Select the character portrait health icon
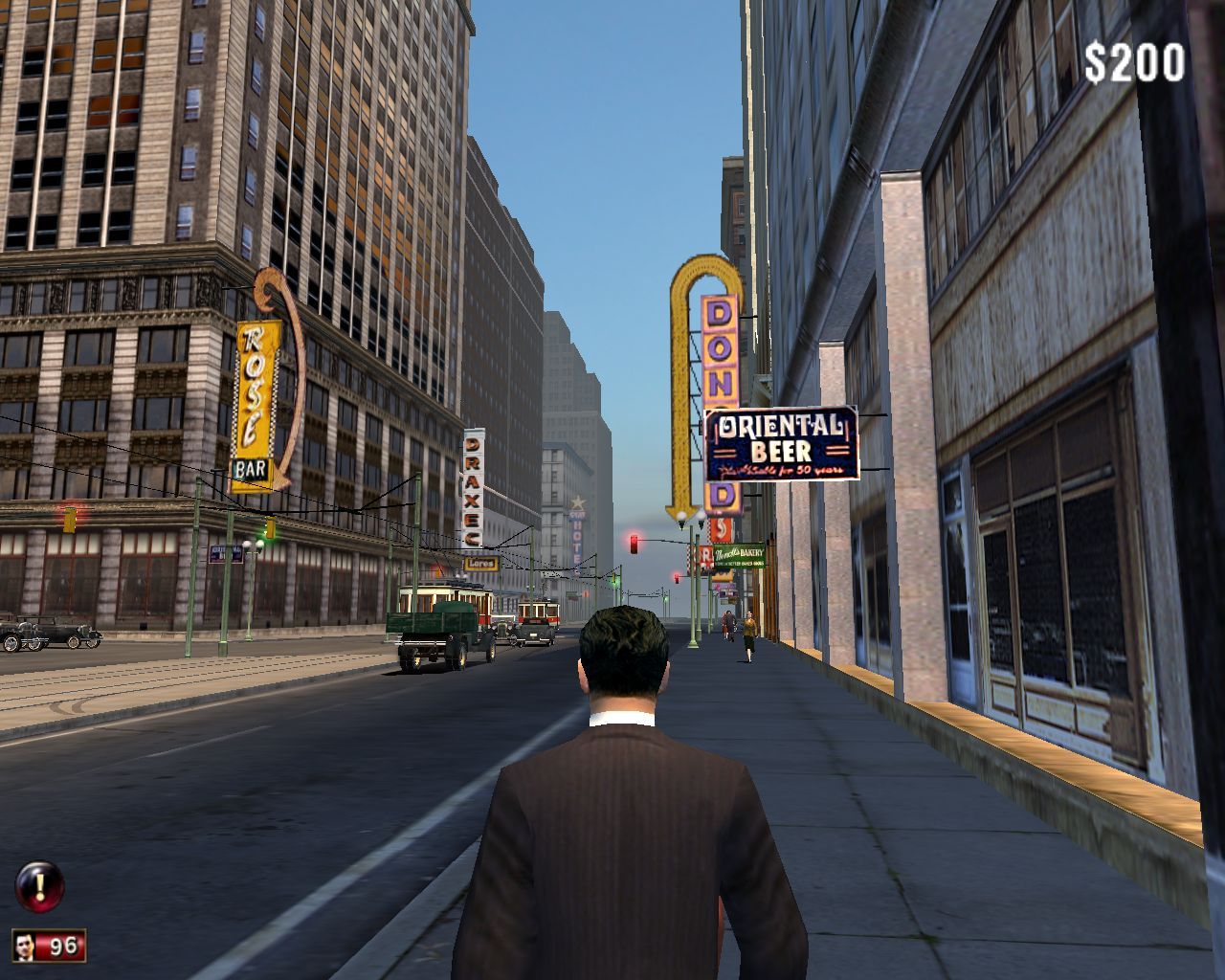Viewport: 1225px width, 980px height. (x=27, y=946)
